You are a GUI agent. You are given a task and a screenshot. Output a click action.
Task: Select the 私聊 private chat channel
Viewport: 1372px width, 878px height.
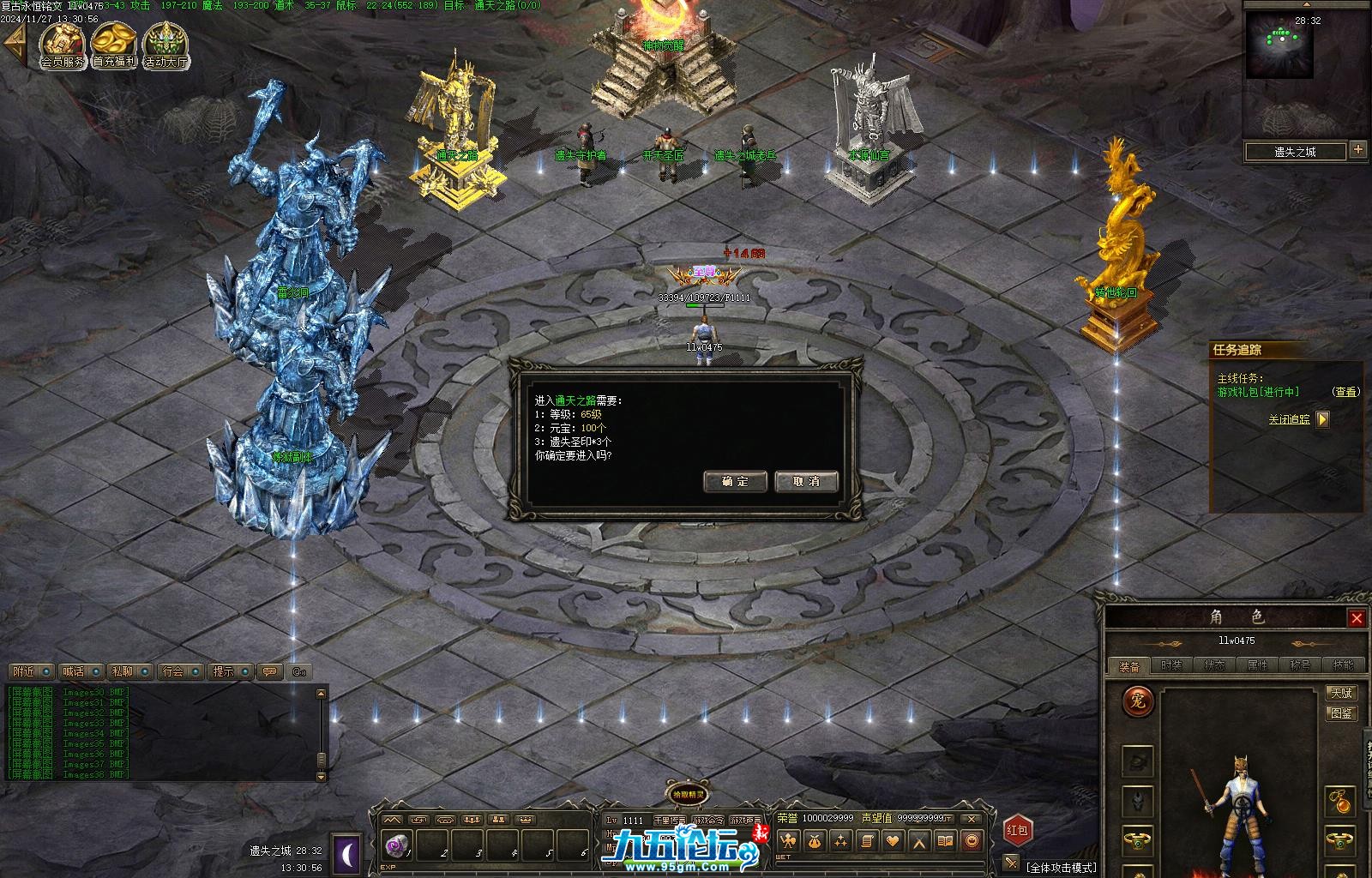coord(123,671)
